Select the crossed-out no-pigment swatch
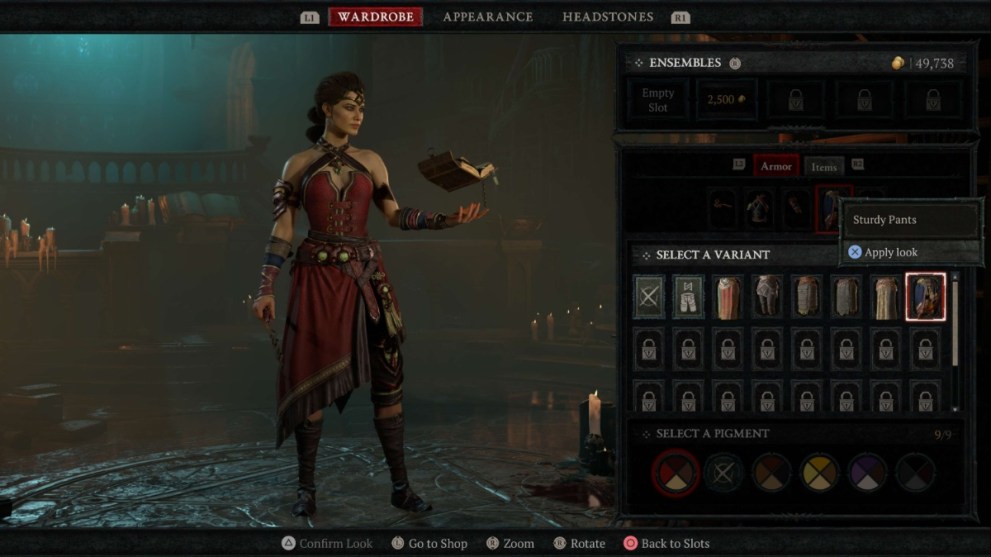Image resolution: width=991 pixels, height=557 pixels. coord(724,472)
